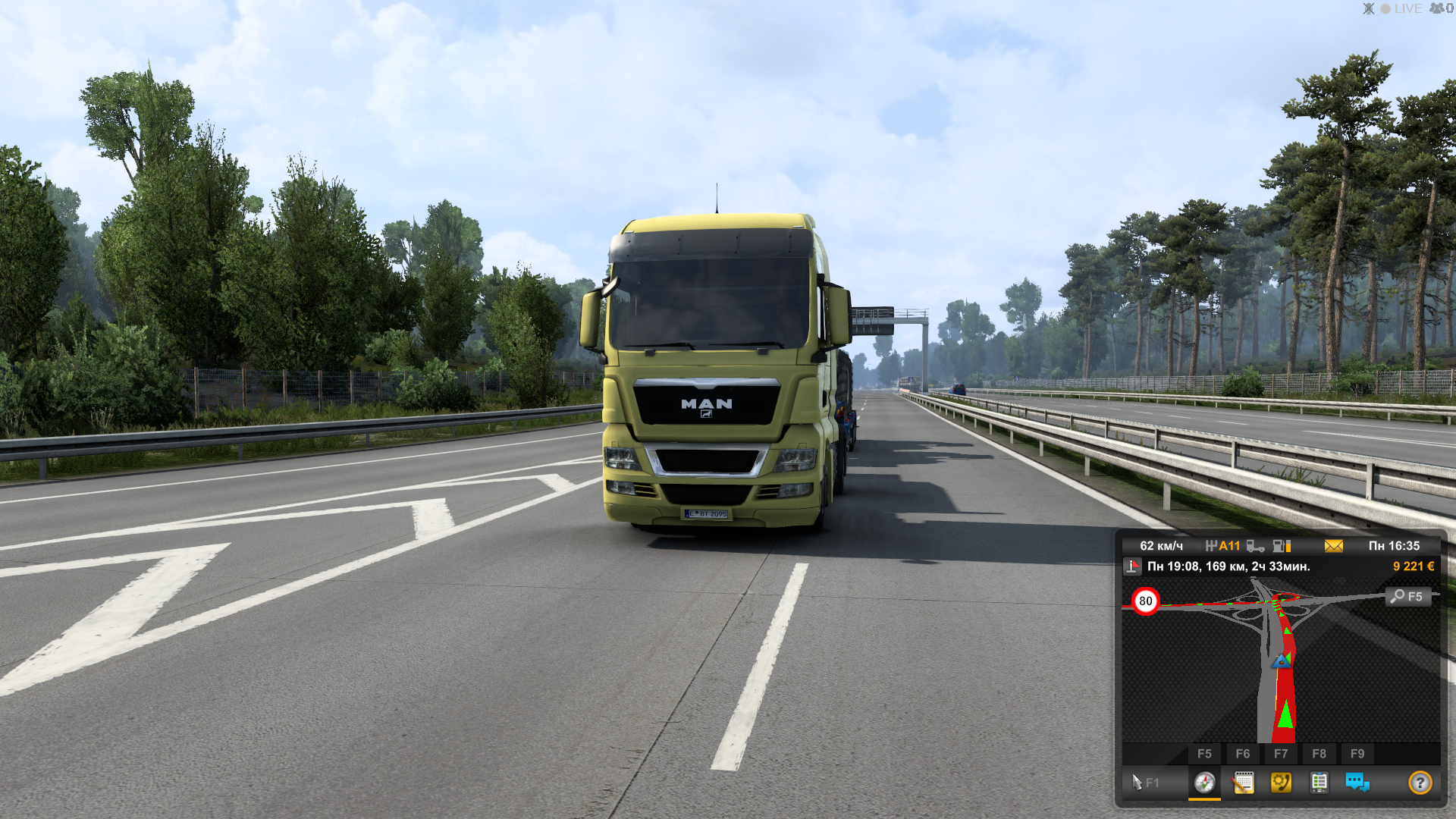Open the truck diagnostics gear tab

pyautogui.click(x=1281, y=782)
